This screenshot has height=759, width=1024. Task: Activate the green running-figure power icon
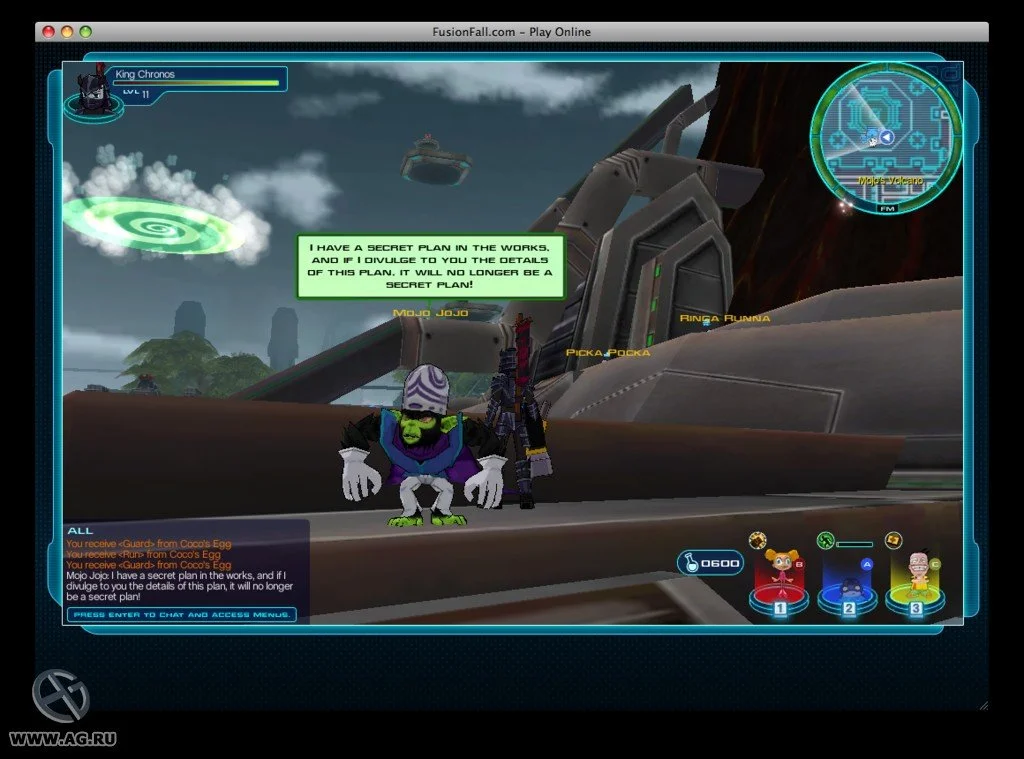[x=825, y=541]
